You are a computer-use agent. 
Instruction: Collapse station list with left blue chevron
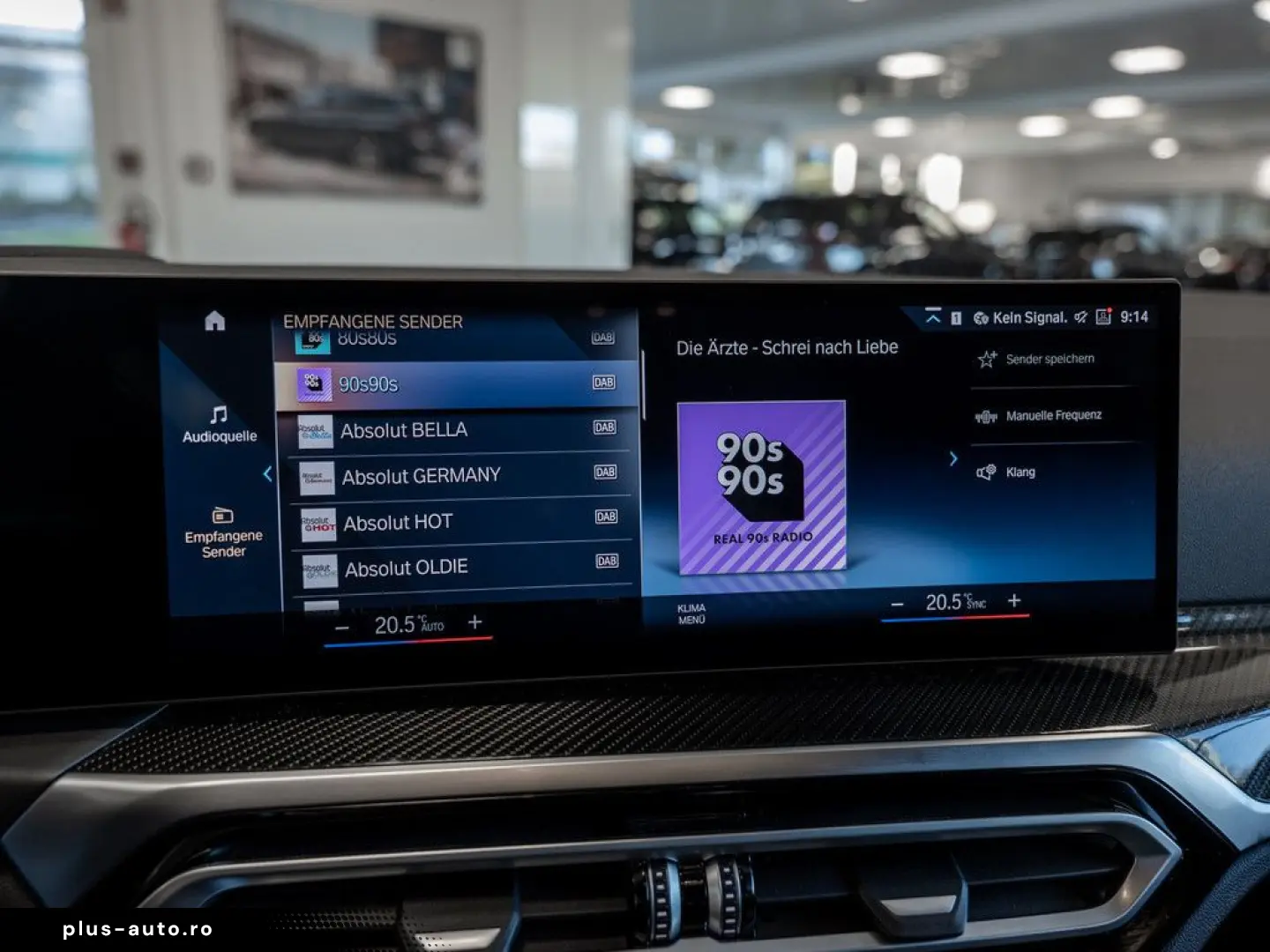click(x=269, y=474)
